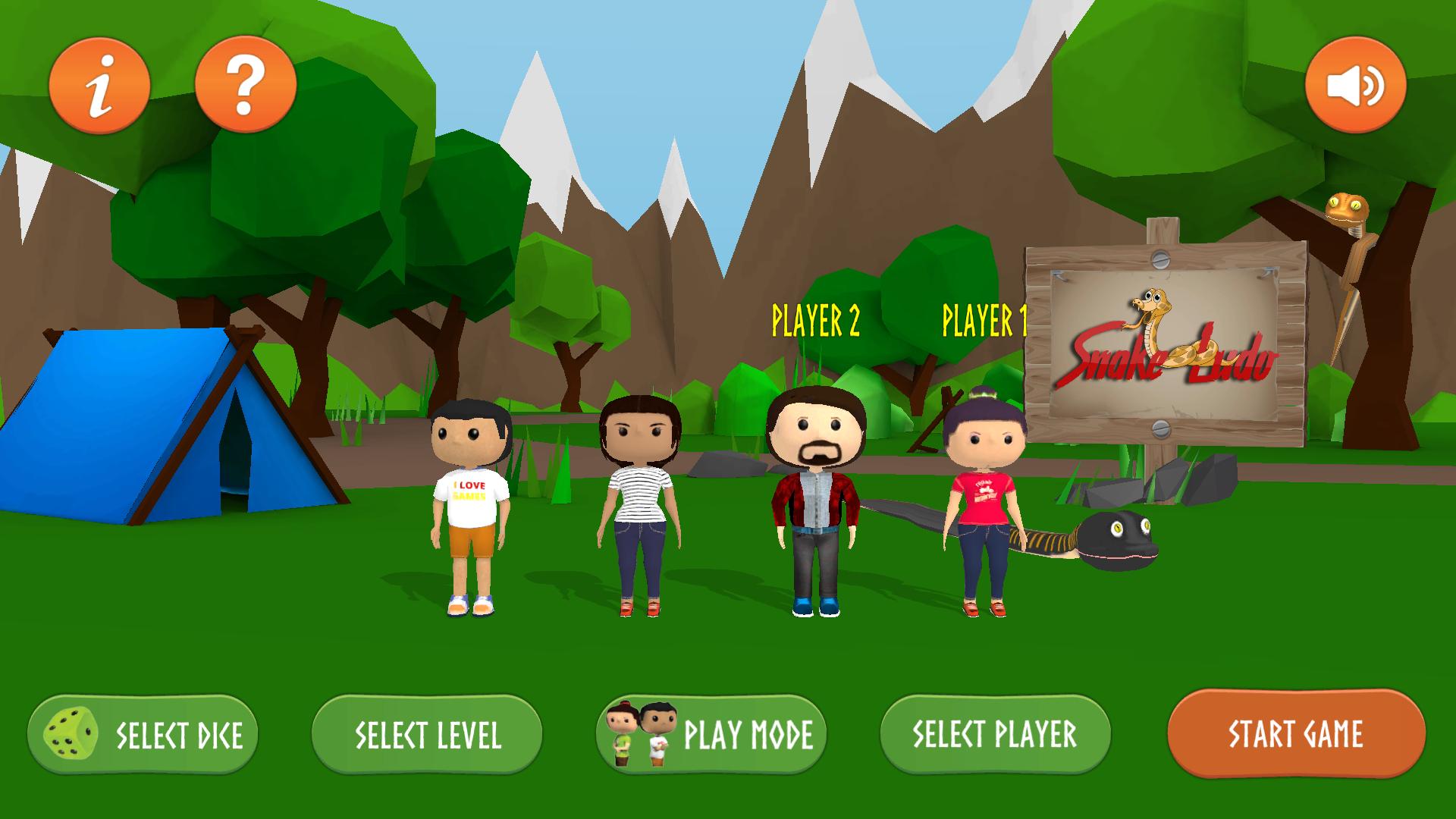
Task: Show help with the question mark button
Action: [x=245, y=85]
